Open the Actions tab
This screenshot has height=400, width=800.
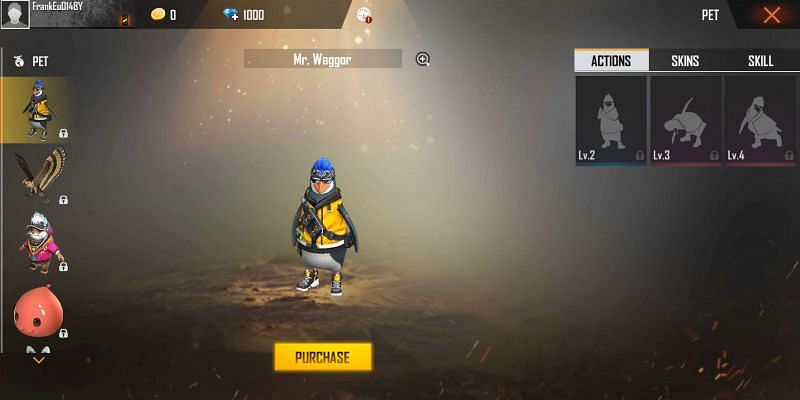pyautogui.click(x=611, y=61)
